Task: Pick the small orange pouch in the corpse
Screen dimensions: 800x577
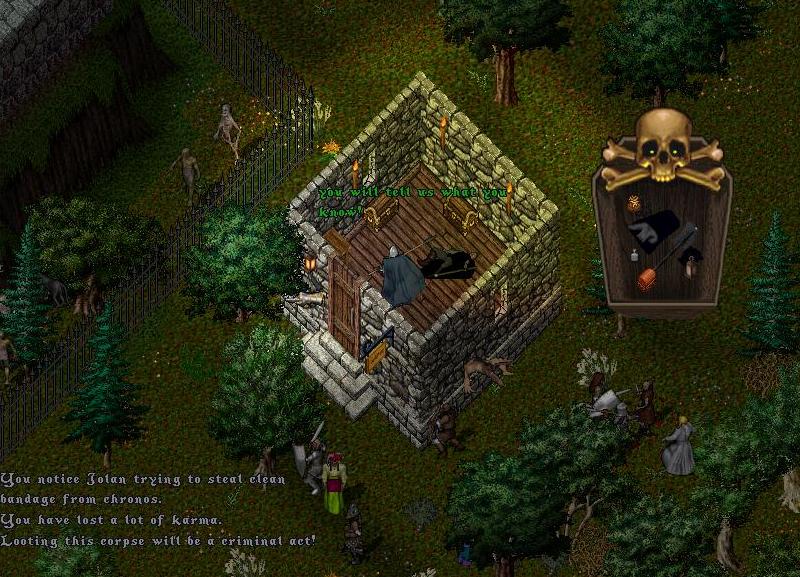Action: [x=634, y=204]
